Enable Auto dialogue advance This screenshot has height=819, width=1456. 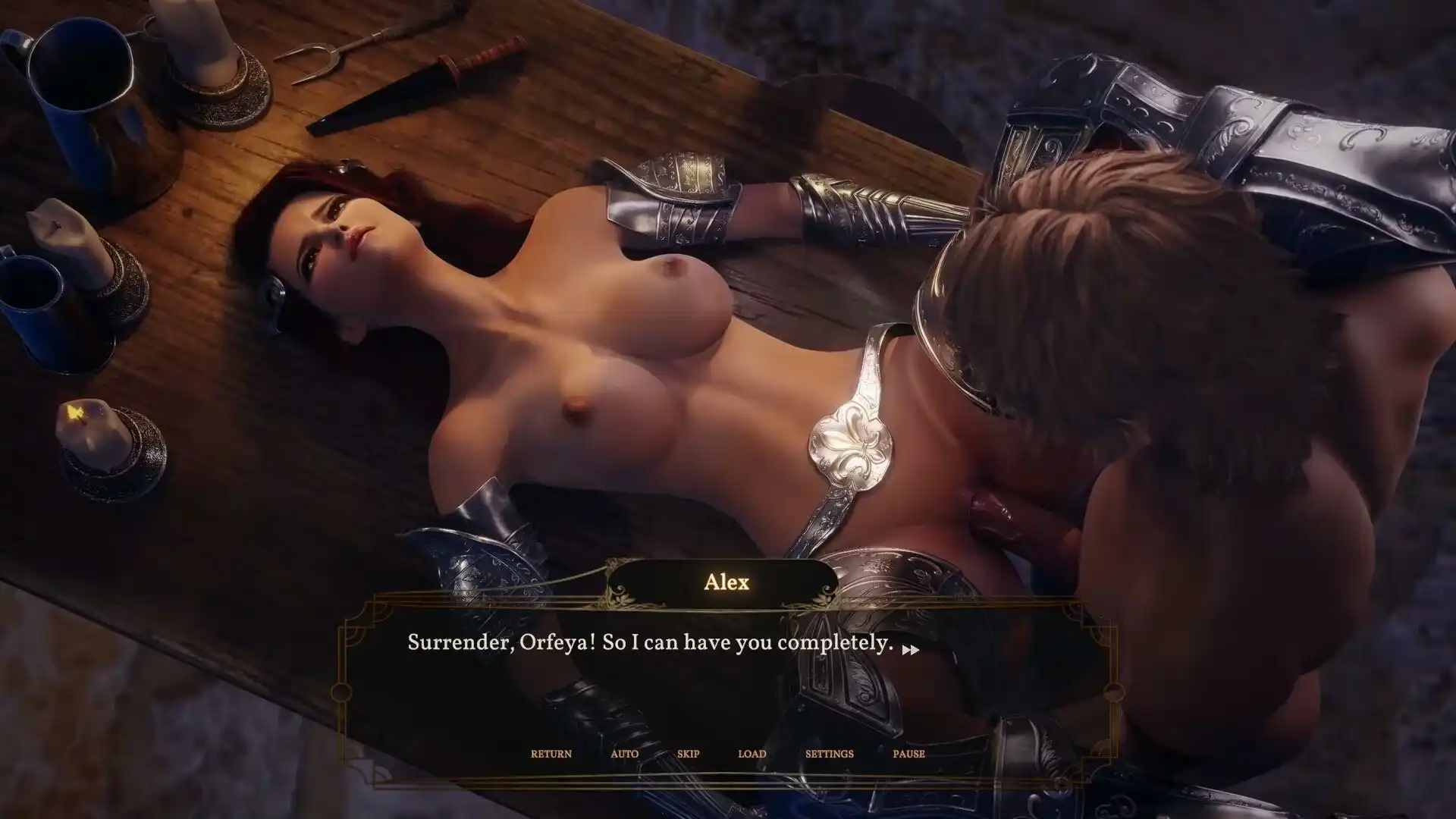pyautogui.click(x=624, y=754)
